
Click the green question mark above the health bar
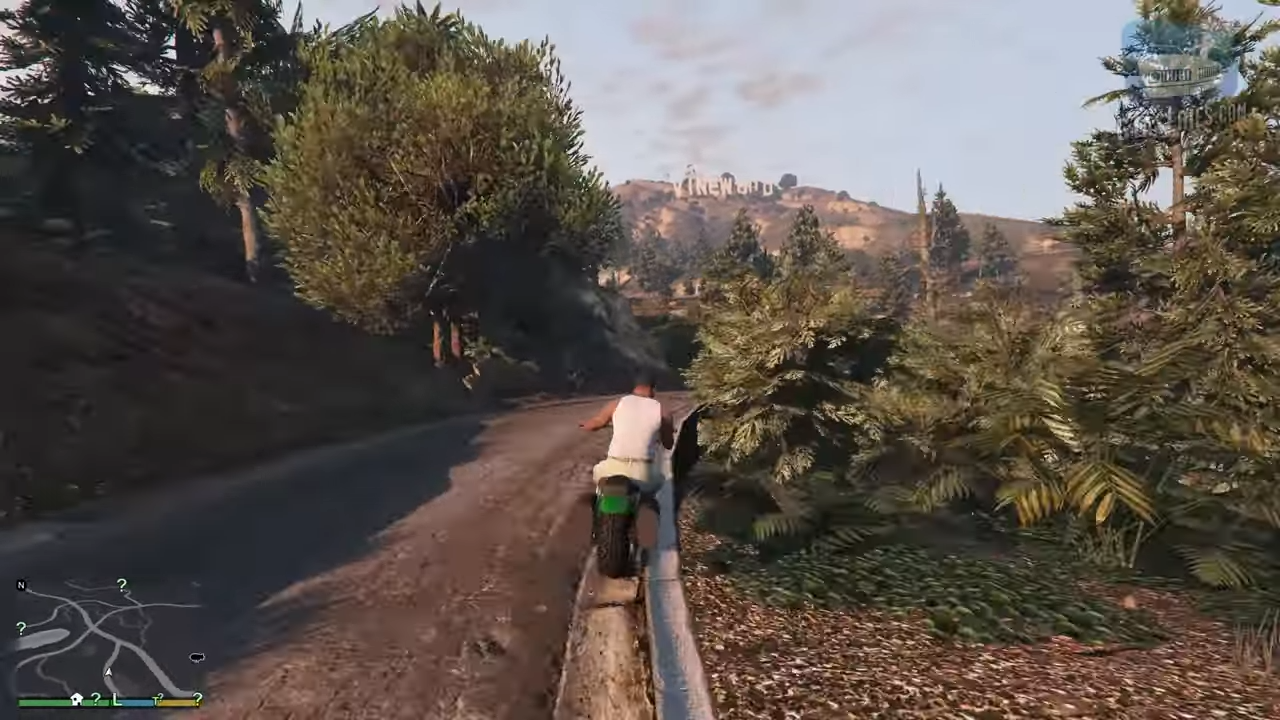tap(95, 700)
